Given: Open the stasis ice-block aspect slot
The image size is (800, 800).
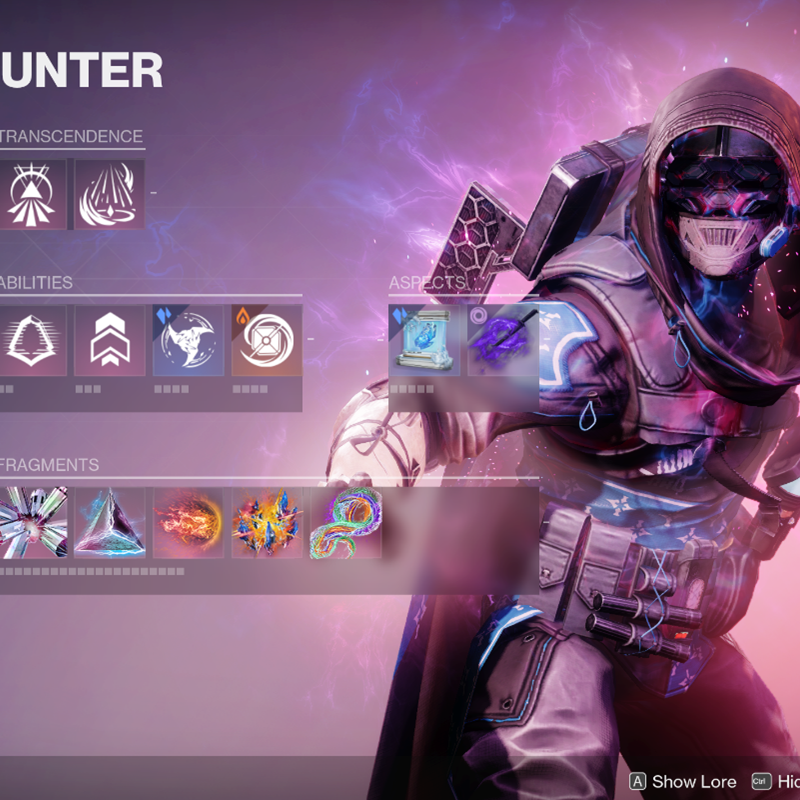Looking at the screenshot, I should tap(425, 341).
